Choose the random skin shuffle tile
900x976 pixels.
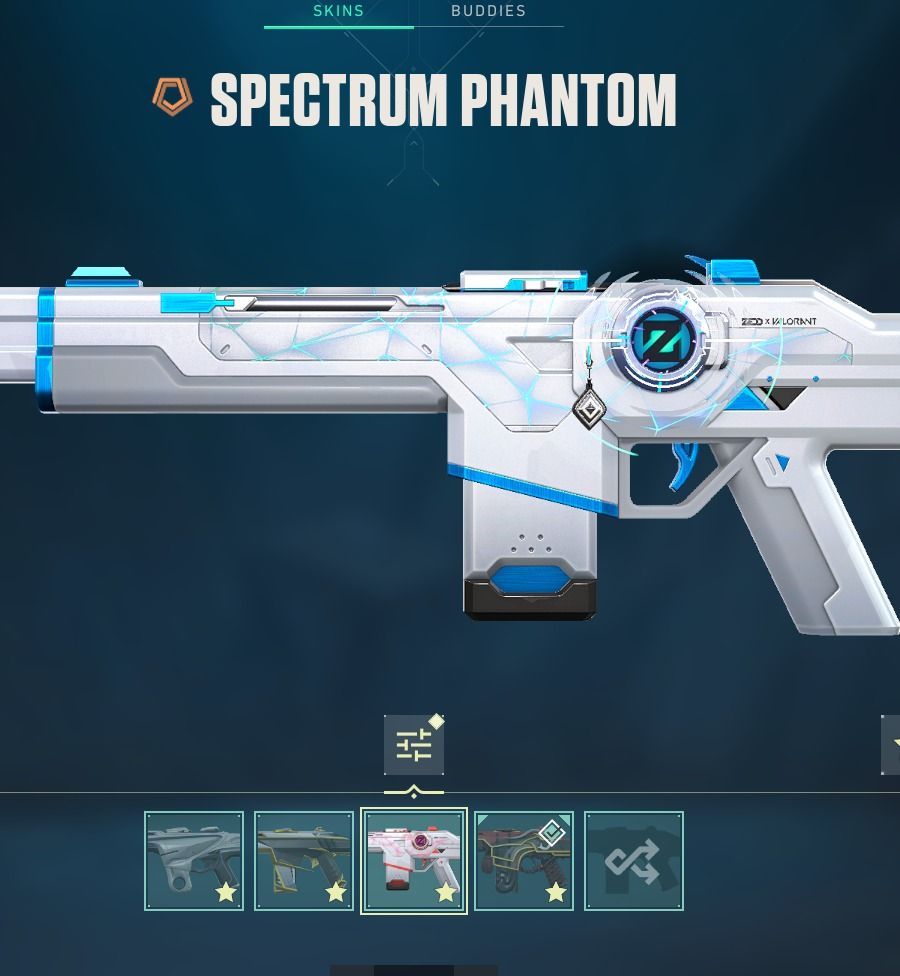tap(634, 861)
